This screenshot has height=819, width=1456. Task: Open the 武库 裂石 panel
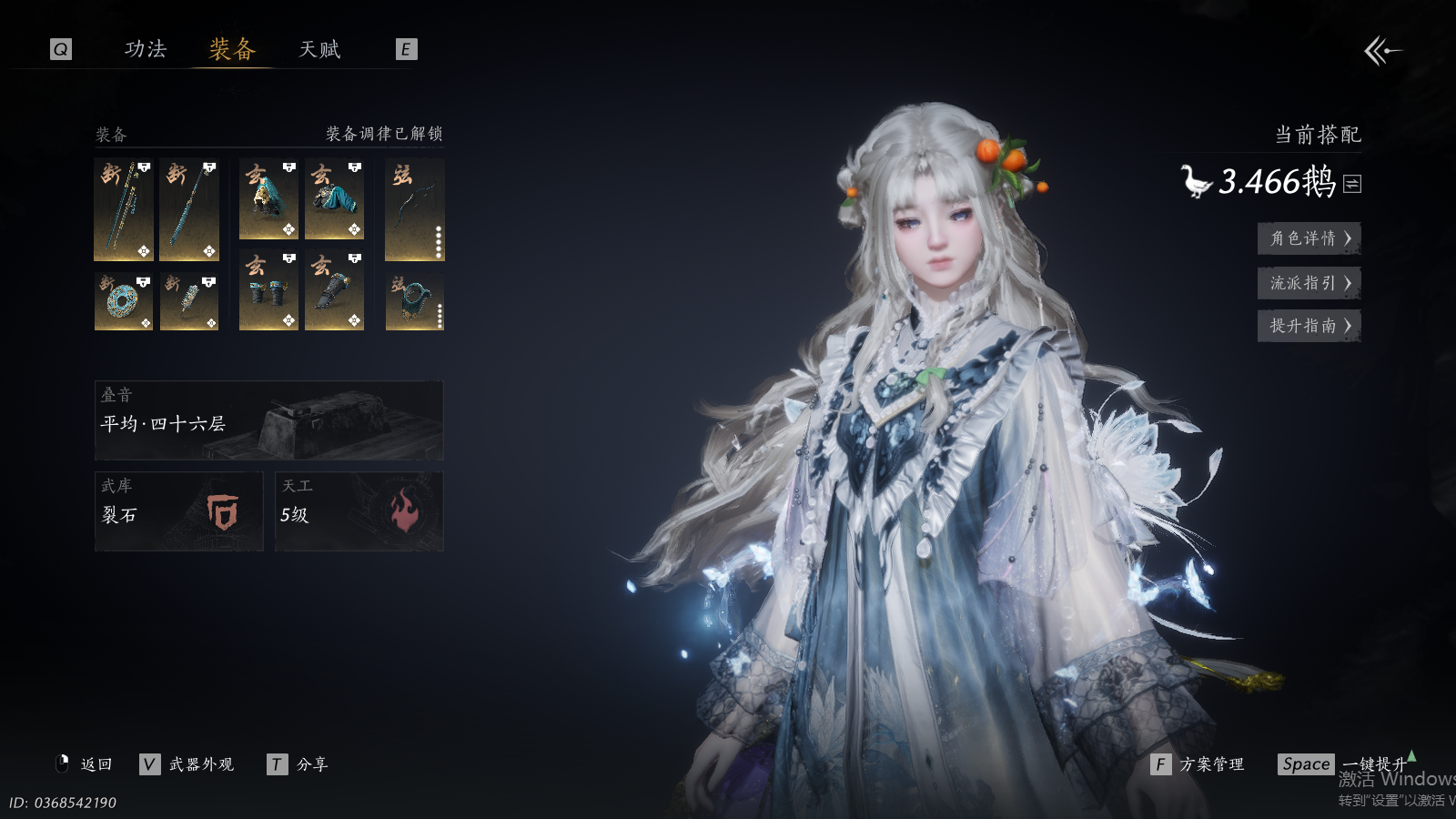tap(178, 511)
